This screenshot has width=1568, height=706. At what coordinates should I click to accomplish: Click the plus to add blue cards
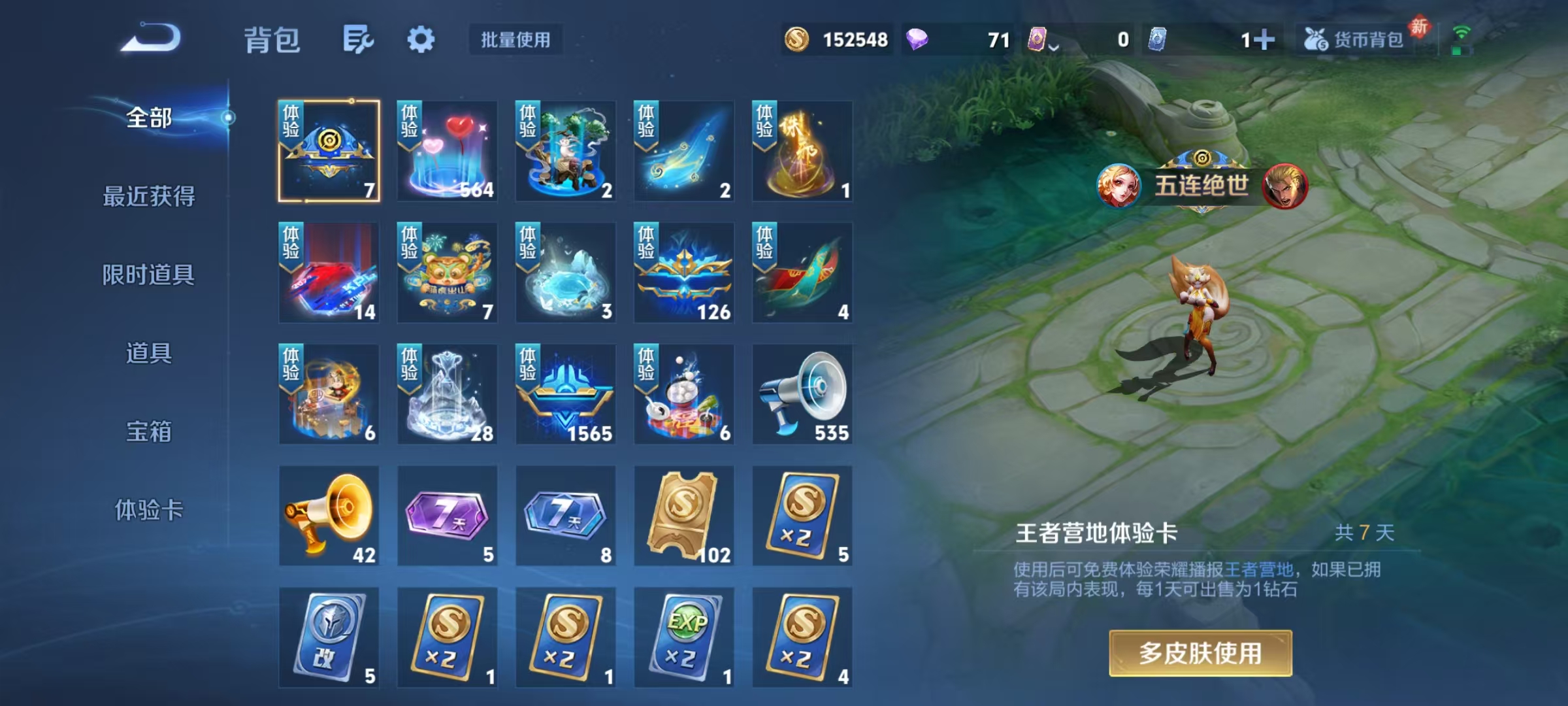tap(1264, 41)
